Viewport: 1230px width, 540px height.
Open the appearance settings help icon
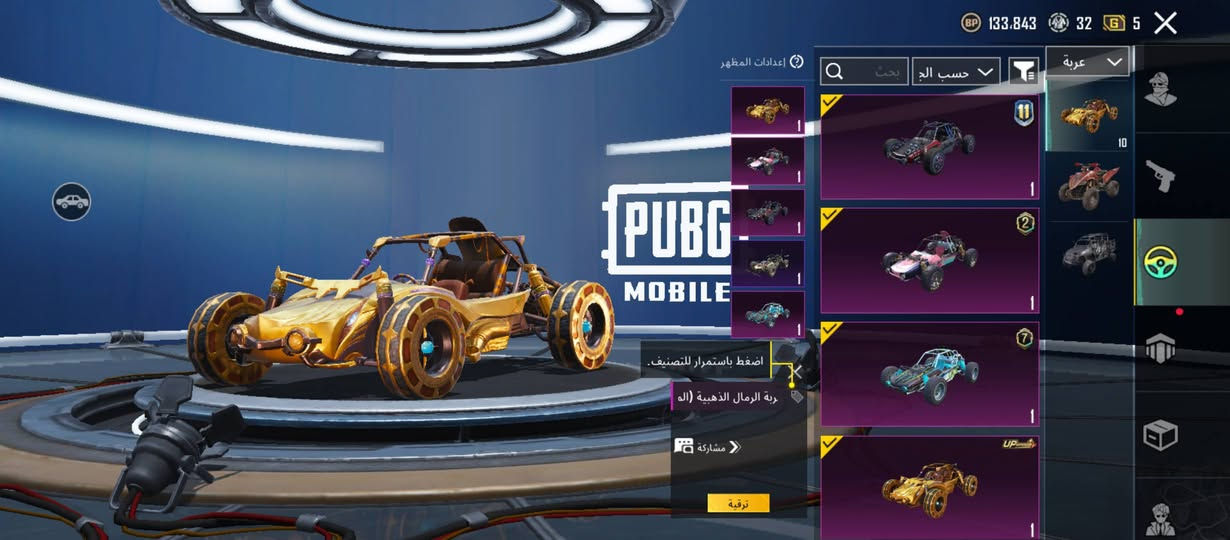click(x=796, y=62)
